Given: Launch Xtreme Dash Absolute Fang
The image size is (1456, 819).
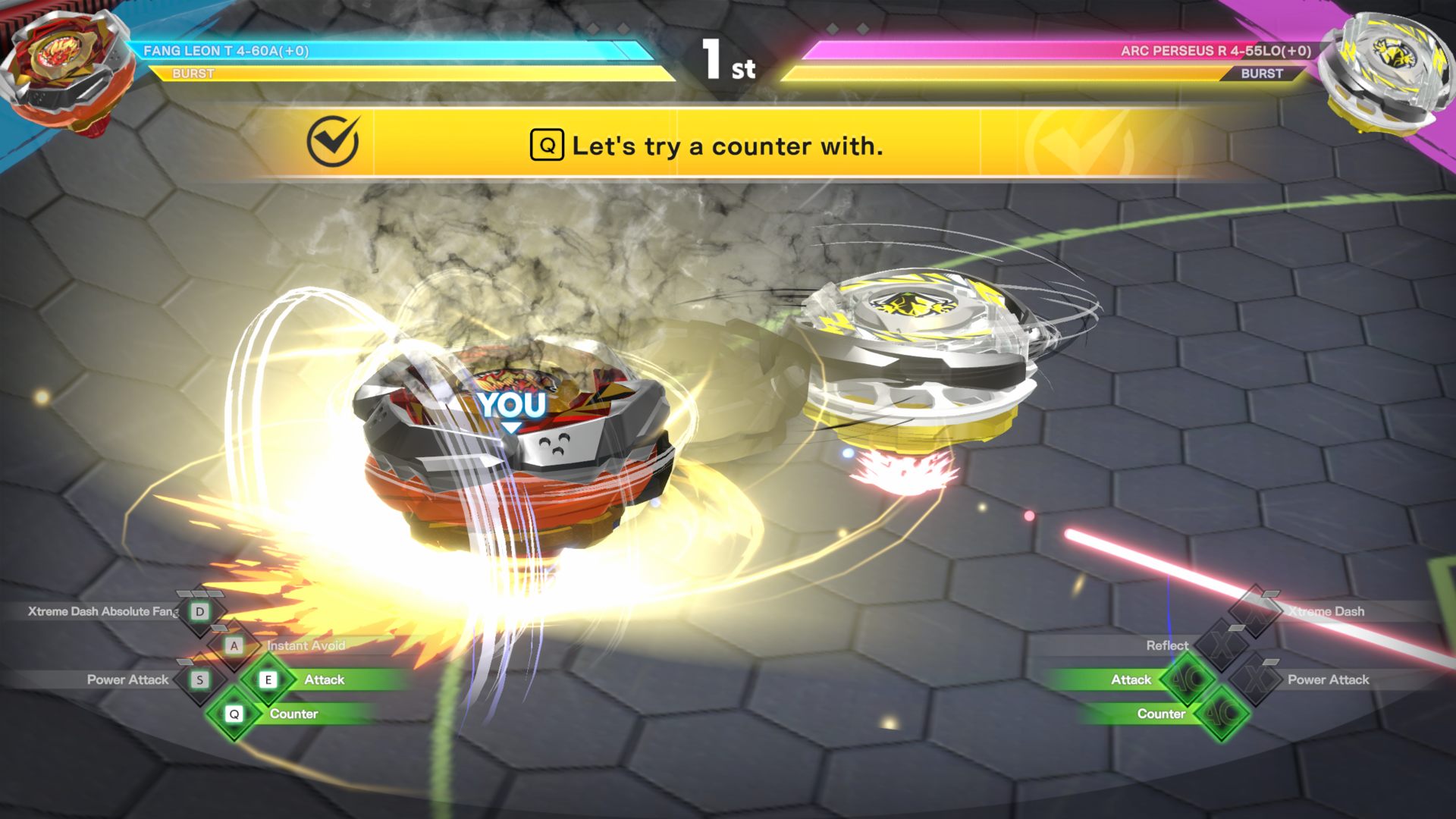Looking at the screenshot, I should pyautogui.click(x=200, y=611).
